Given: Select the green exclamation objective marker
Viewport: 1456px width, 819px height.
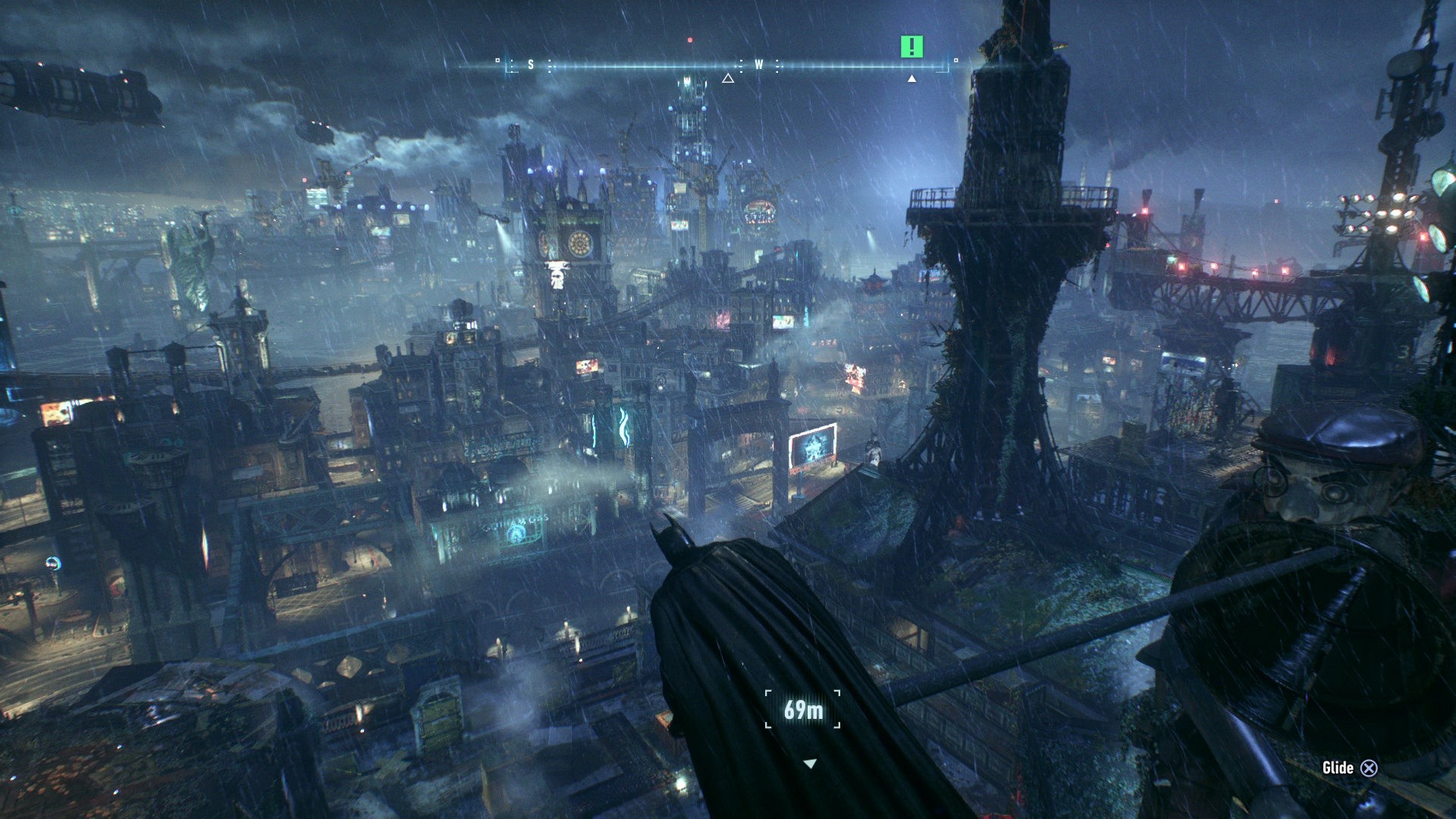Looking at the screenshot, I should tap(912, 47).
